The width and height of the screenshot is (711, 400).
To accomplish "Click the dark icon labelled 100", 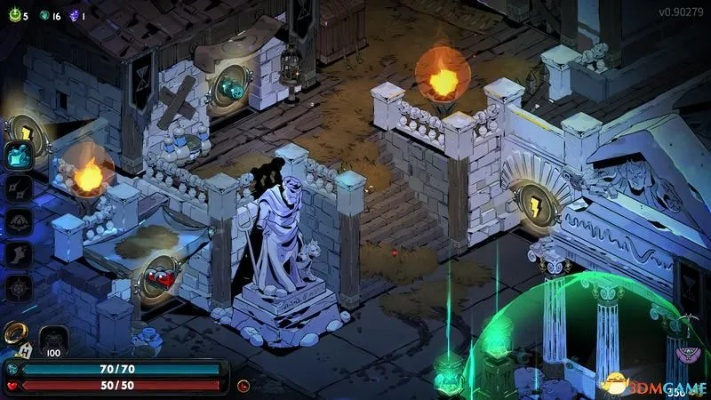I will [x=54, y=341].
